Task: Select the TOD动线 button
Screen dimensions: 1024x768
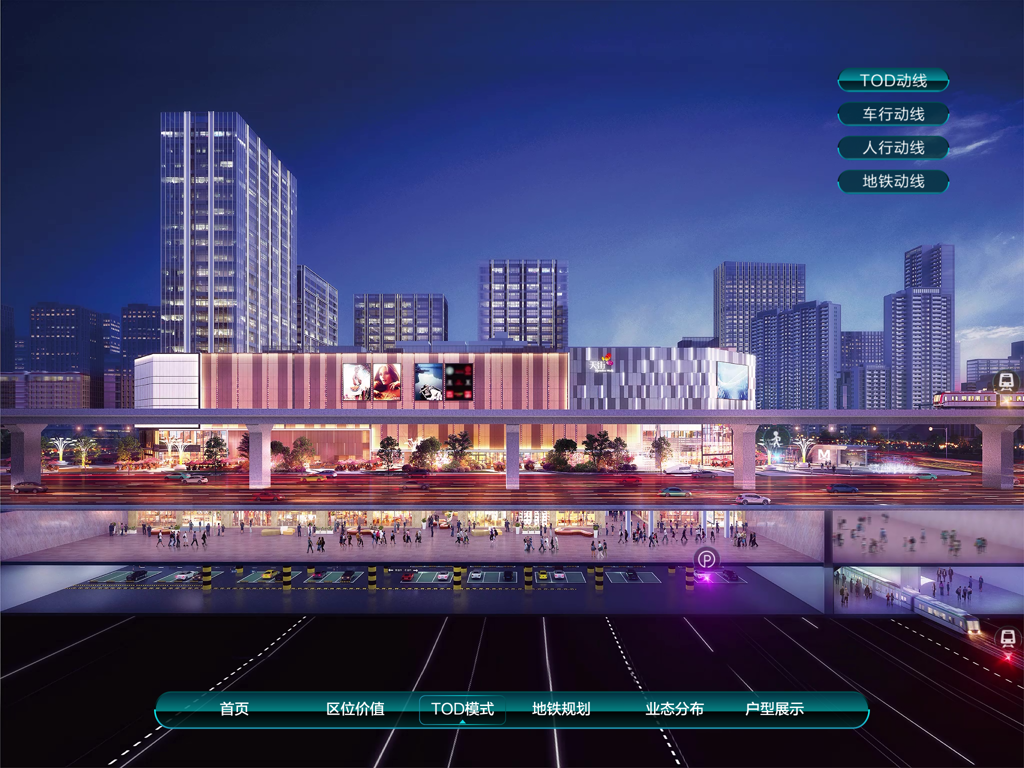Action: (892, 81)
